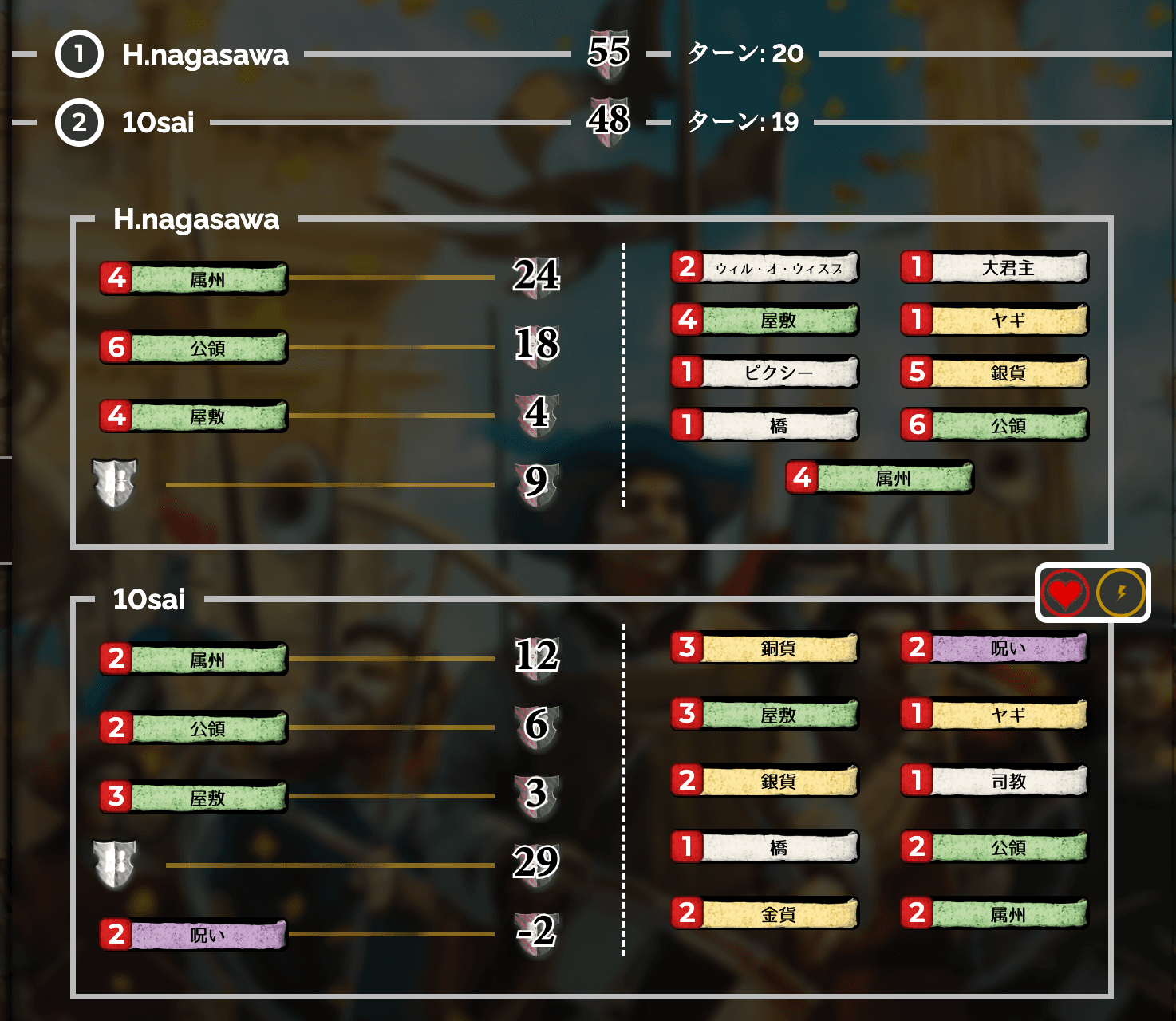The height and width of the screenshot is (1021, 1176).
Task: Expand the 属州 row showing 24 points
Action: 194,279
